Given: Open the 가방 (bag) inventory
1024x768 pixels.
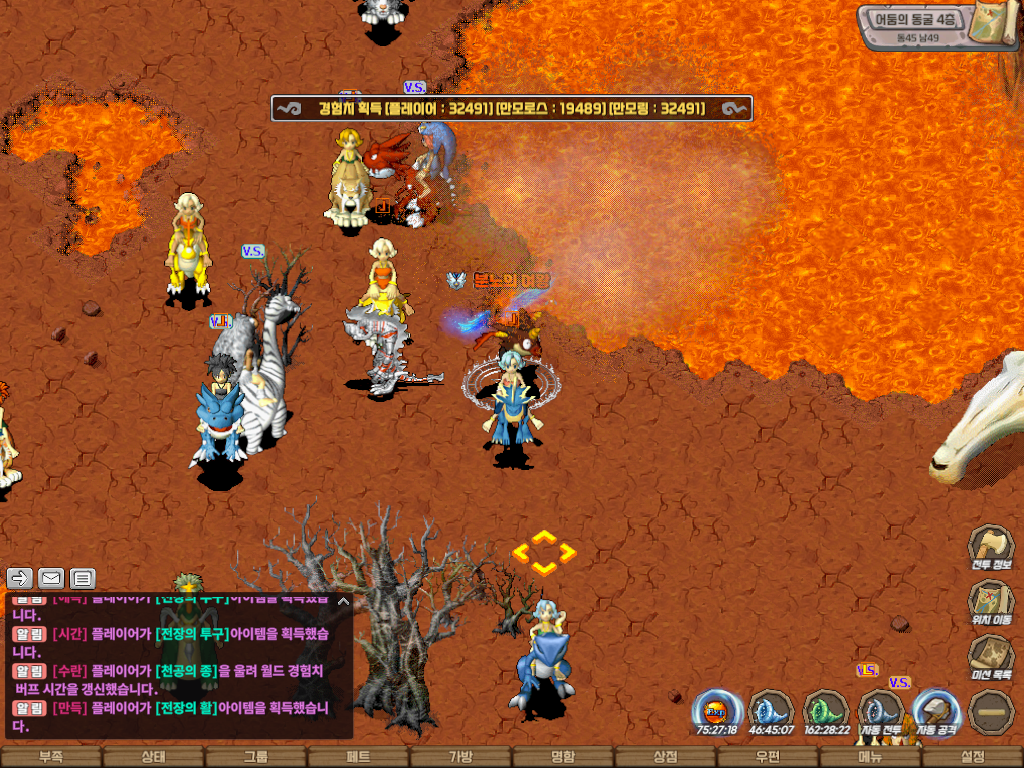Looking at the screenshot, I should coord(460,757).
